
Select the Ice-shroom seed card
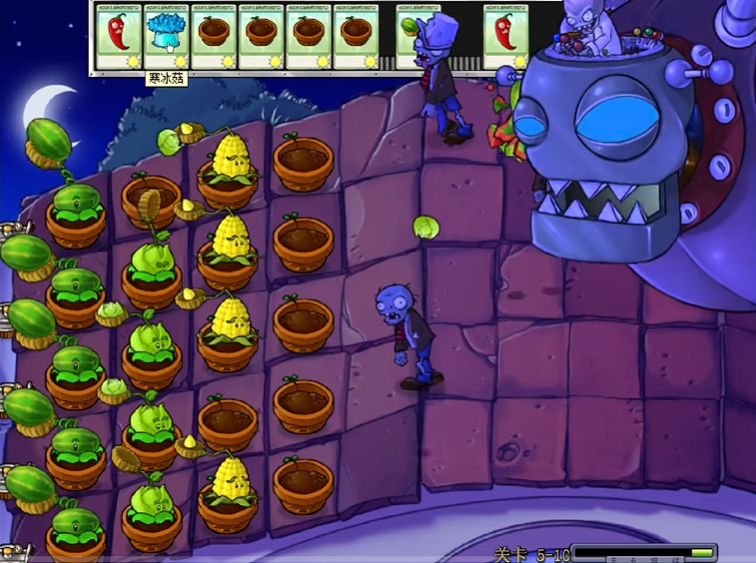(166, 37)
